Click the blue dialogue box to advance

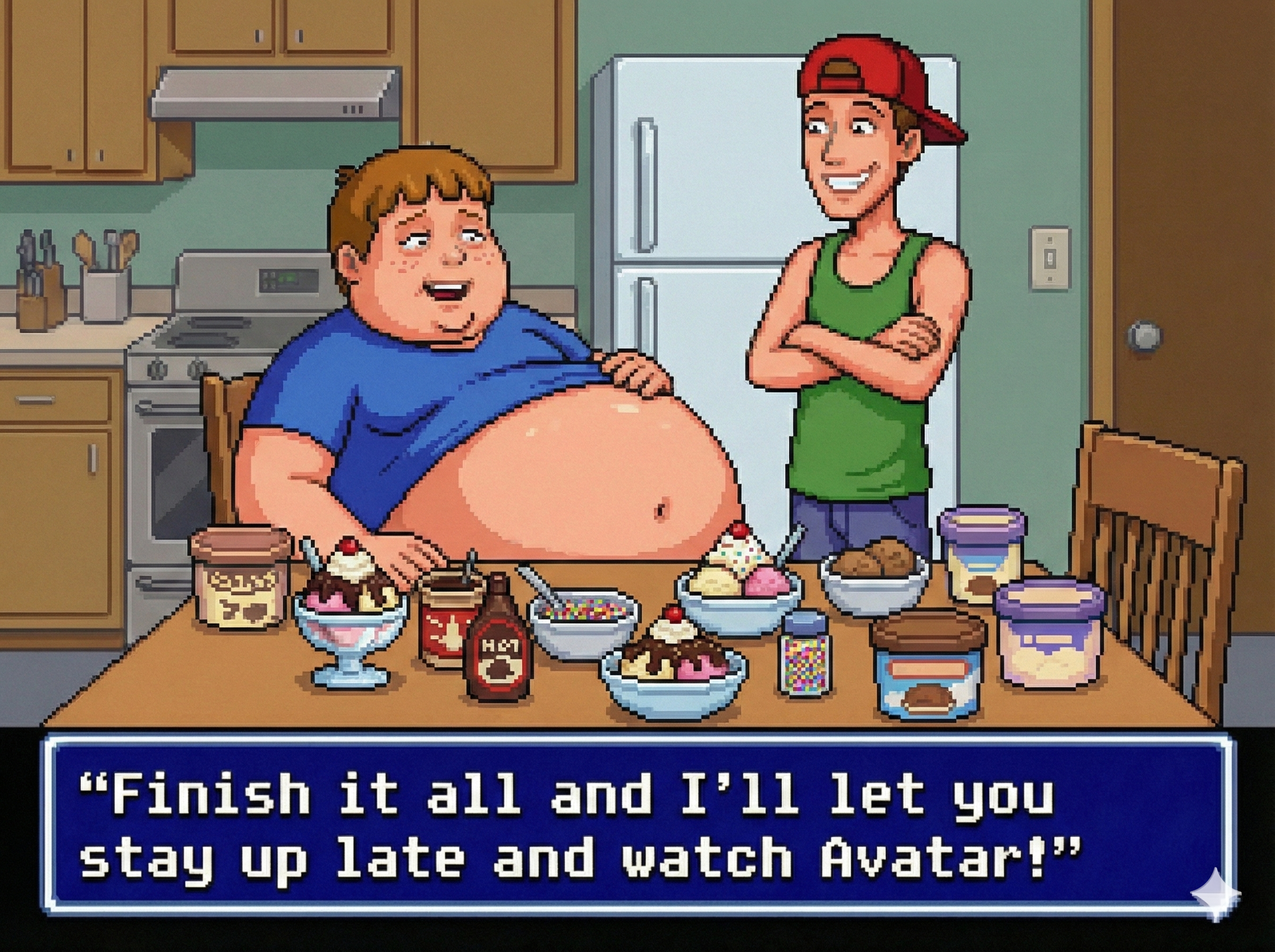pos(637,824)
